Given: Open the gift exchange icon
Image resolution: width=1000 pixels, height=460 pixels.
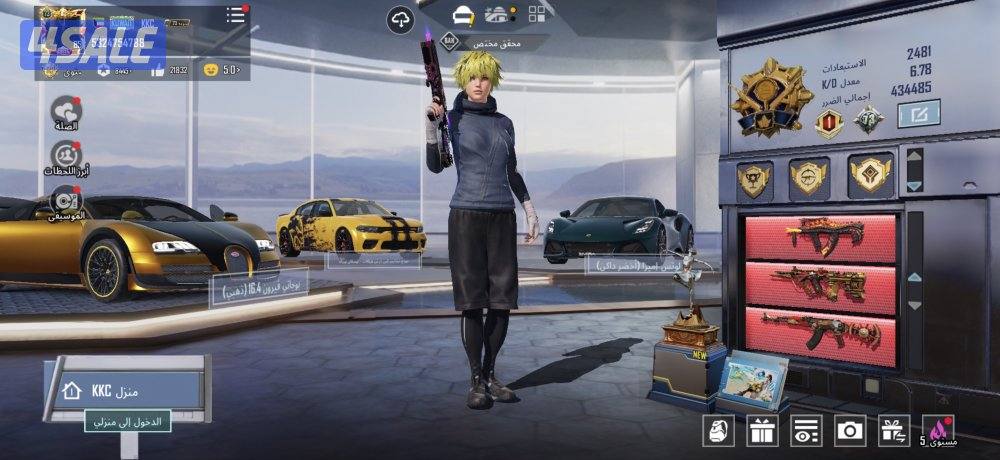Looking at the screenshot, I should (x=894, y=431).
